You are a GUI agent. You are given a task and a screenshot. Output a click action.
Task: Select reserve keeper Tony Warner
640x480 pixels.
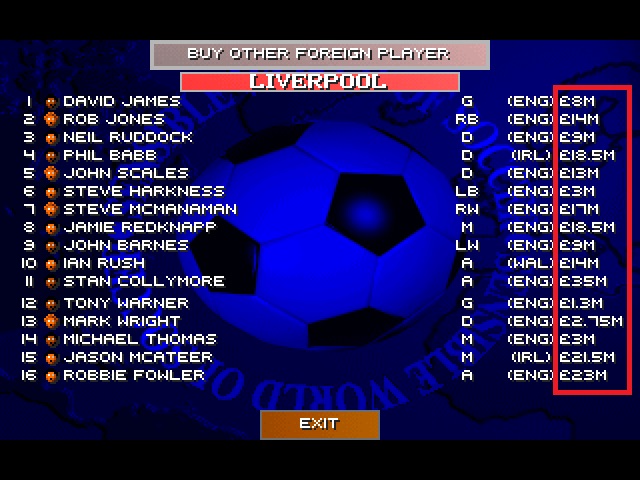point(125,303)
